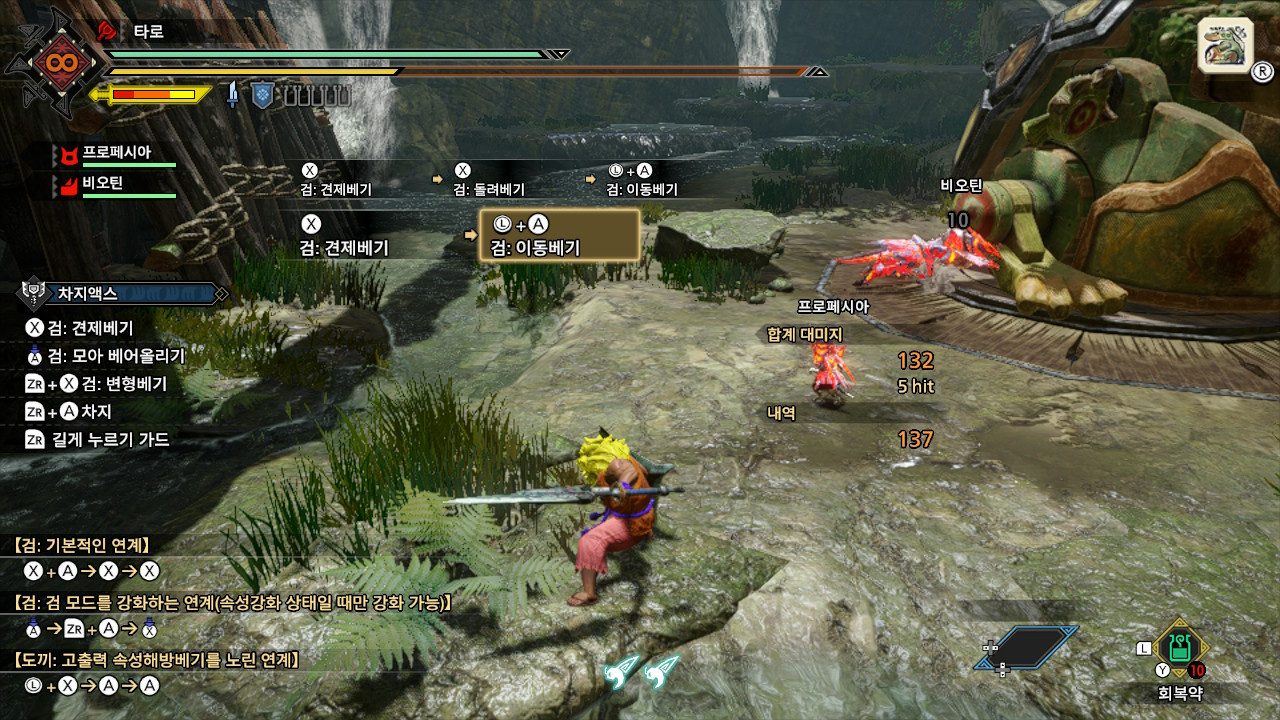Screen dimensions: 1280x720
Task: Click the blue shield charge icon
Action: click(x=262, y=95)
